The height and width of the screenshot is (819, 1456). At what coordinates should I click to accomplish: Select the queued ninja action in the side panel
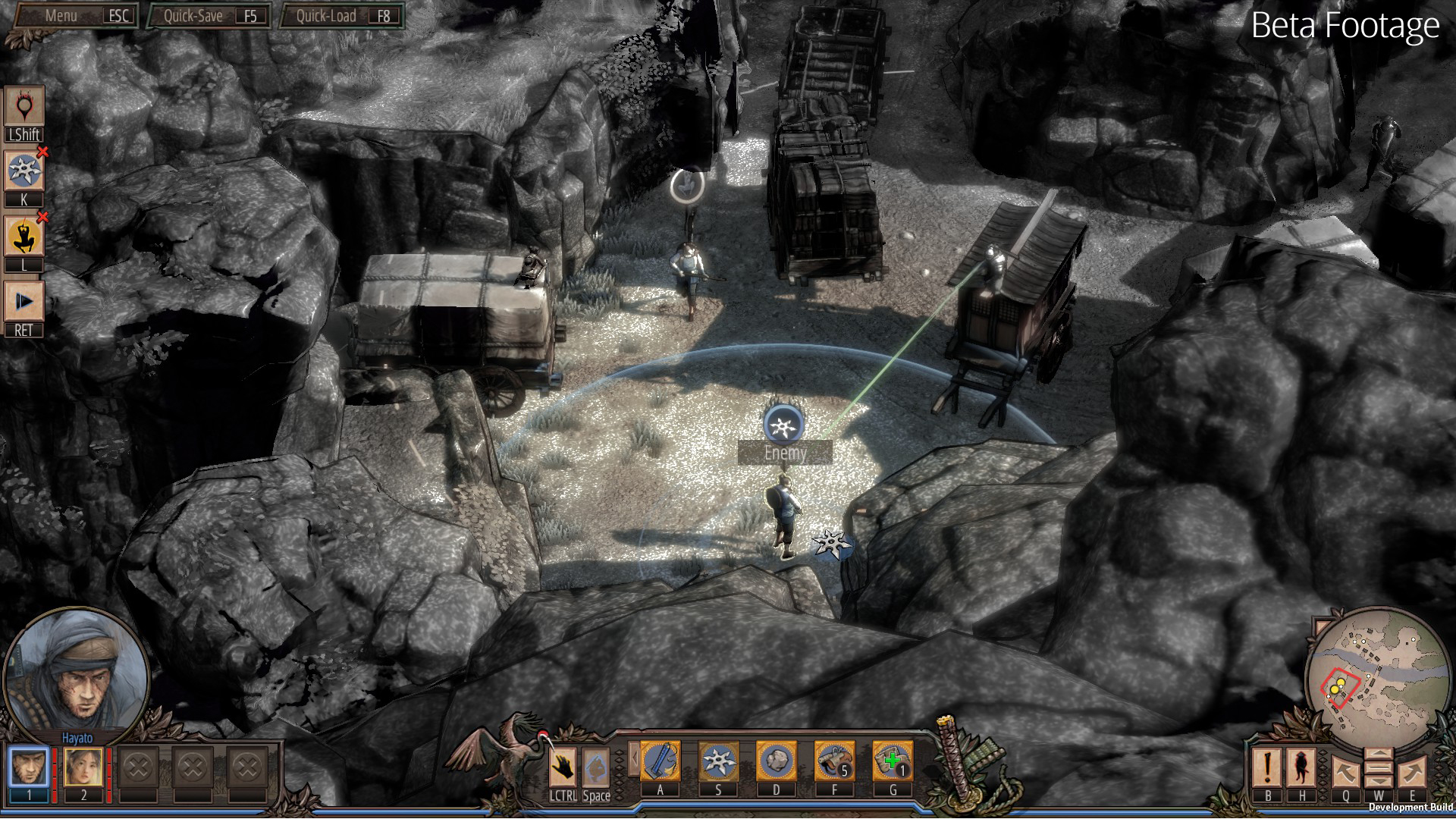tap(24, 237)
